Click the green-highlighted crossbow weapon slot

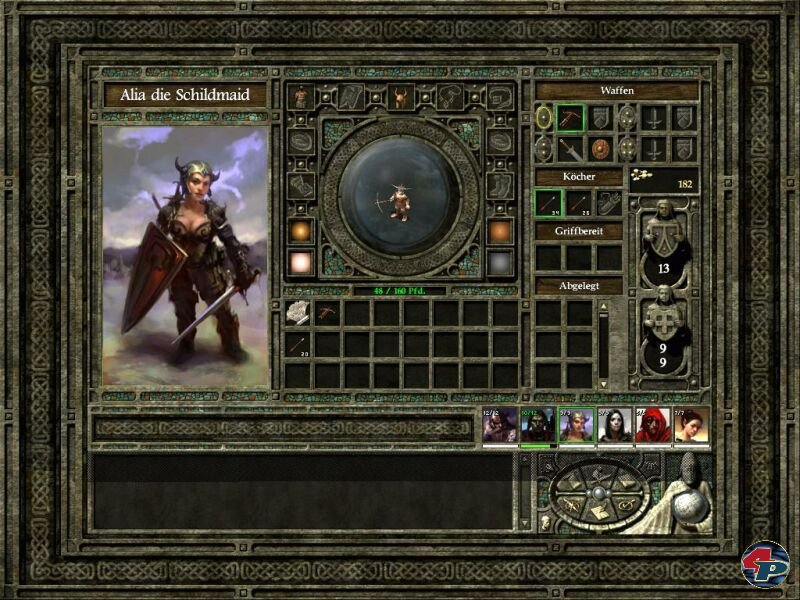pos(570,118)
